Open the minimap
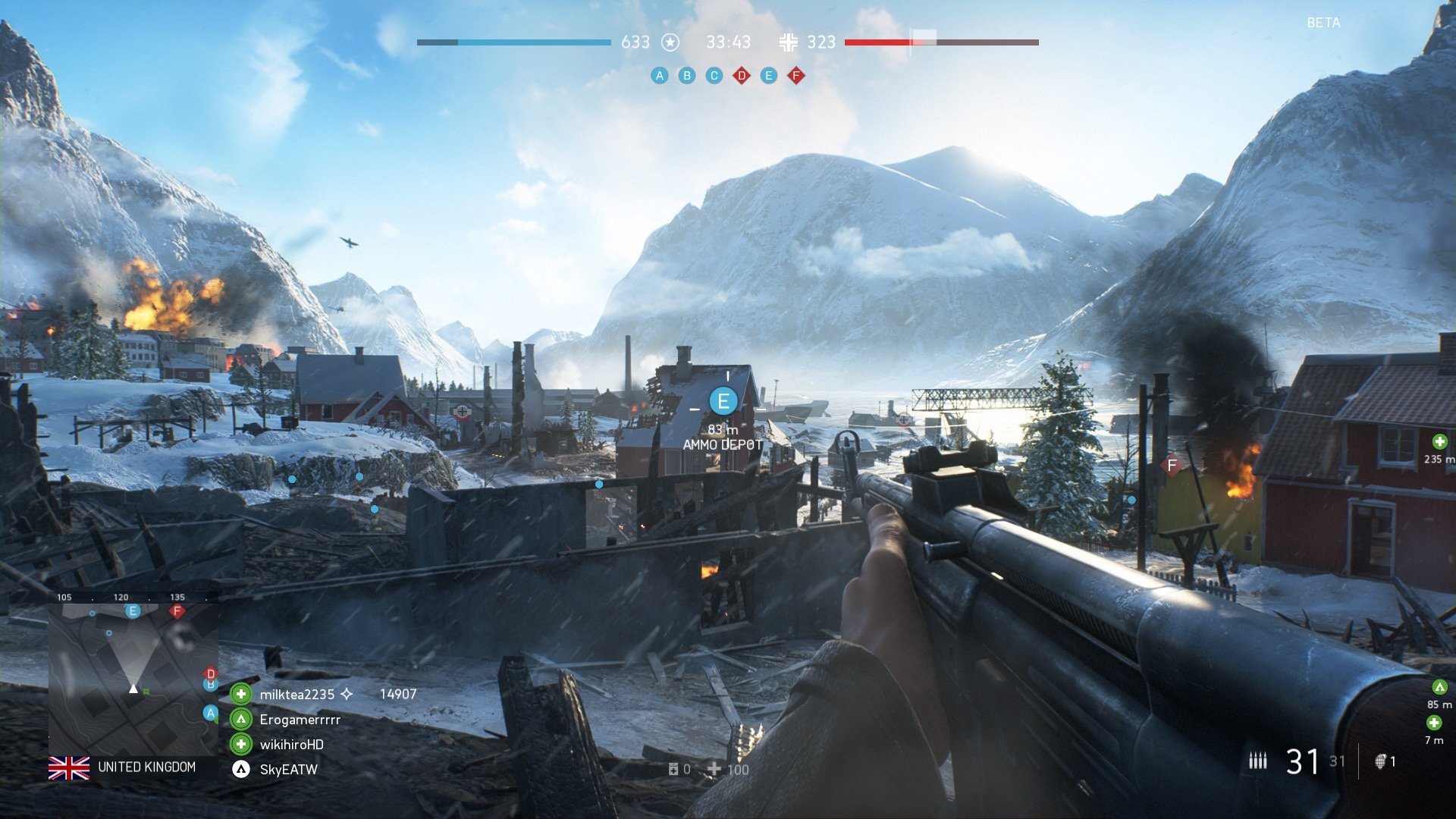 (x=133, y=676)
